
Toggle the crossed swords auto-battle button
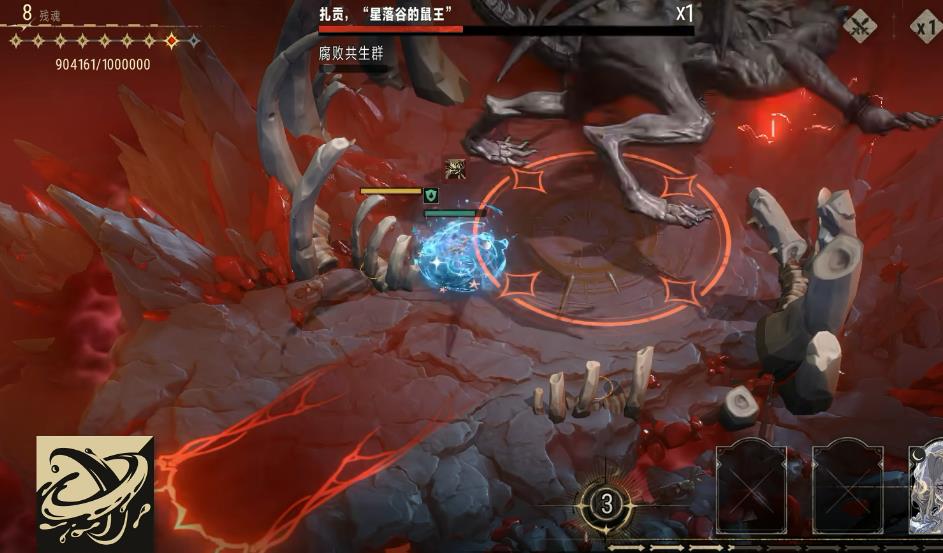pyautogui.click(x=860, y=27)
